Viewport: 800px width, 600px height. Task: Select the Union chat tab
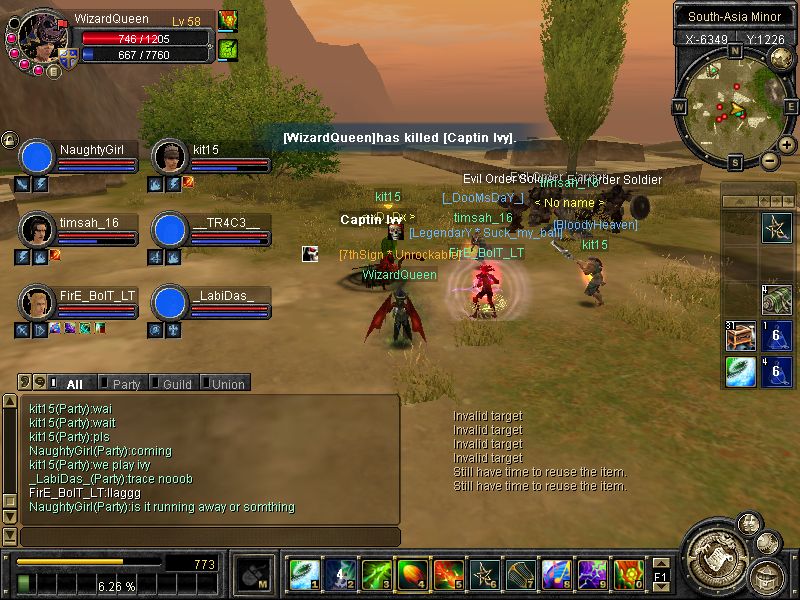(225, 383)
